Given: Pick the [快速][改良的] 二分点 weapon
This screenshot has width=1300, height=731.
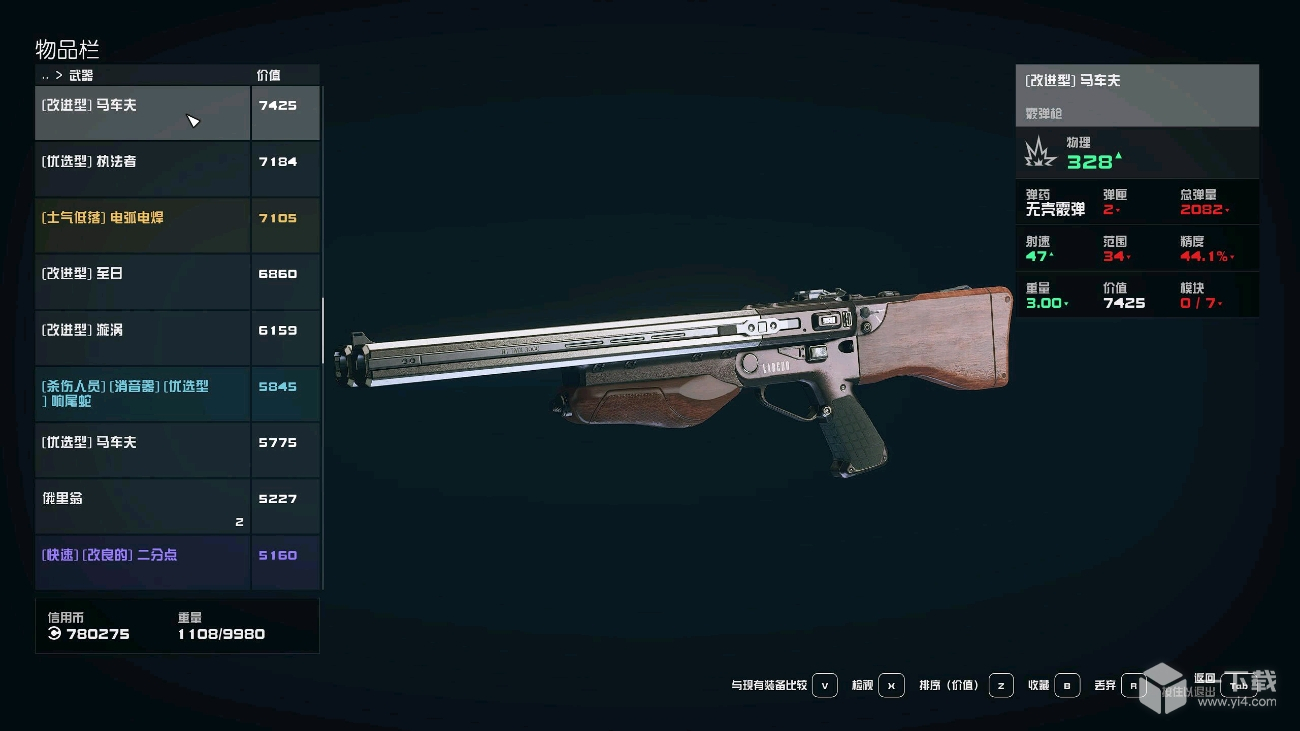Looking at the screenshot, I should coord(143,561).
